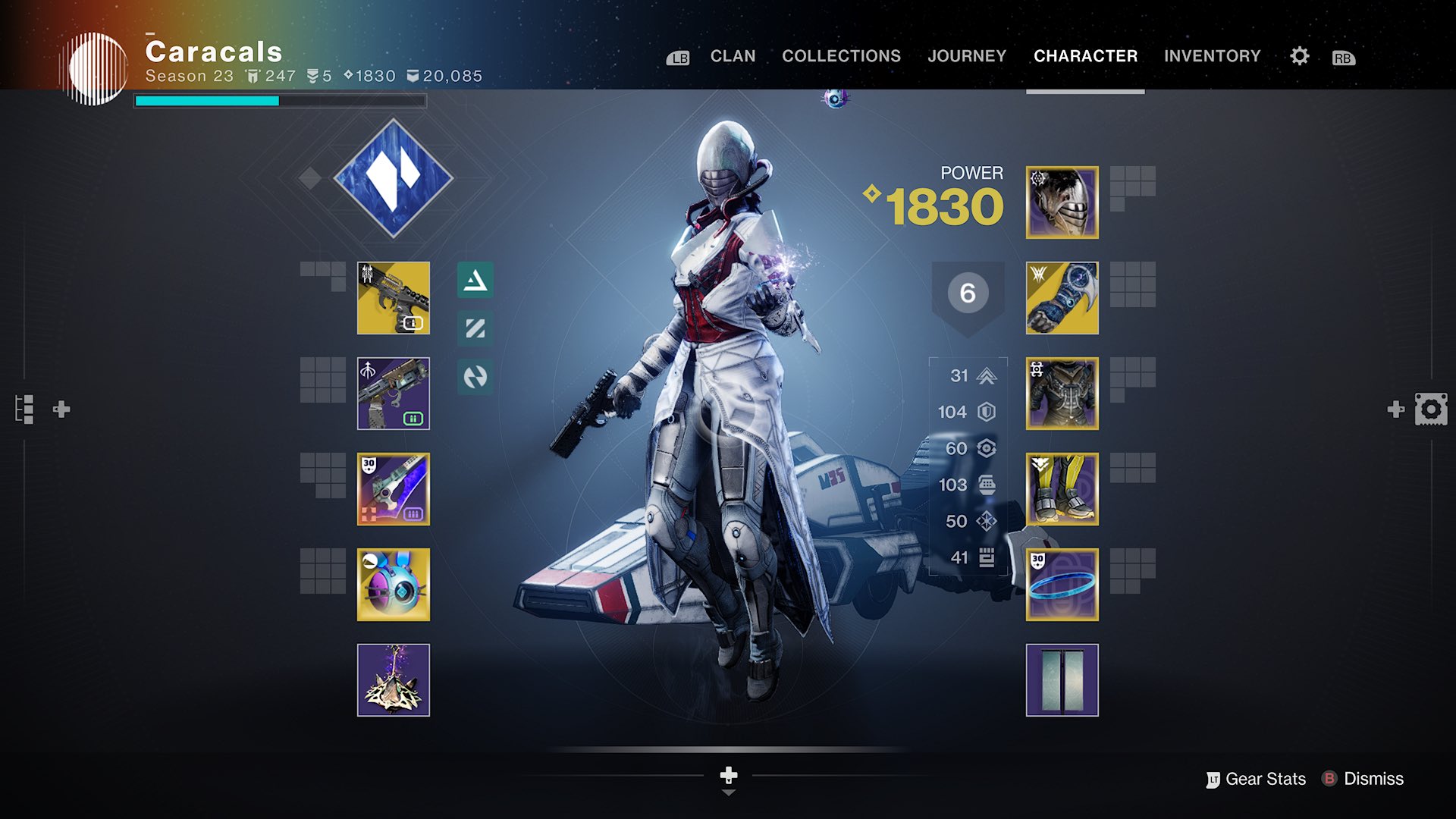Inspect the chest armor slot

coord(1062,394)
